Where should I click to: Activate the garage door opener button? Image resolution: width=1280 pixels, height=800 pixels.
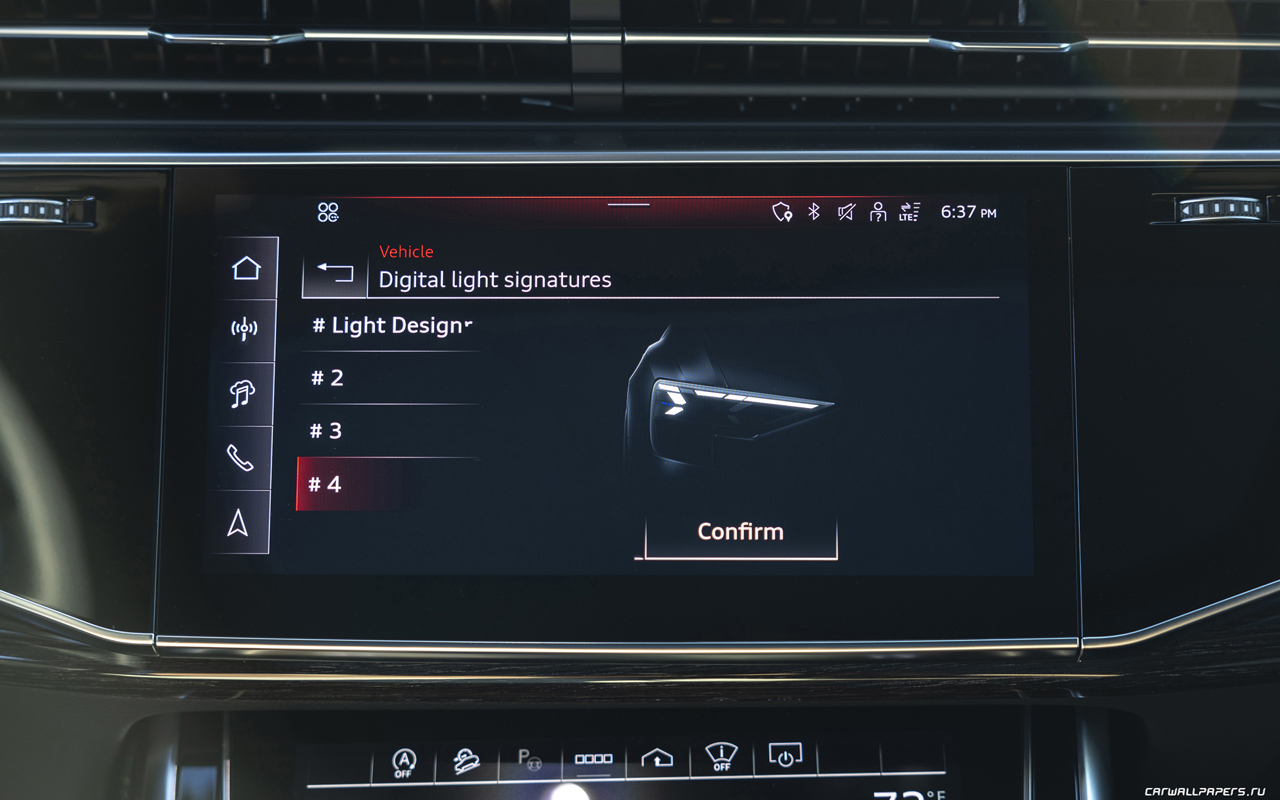(657, 759)
